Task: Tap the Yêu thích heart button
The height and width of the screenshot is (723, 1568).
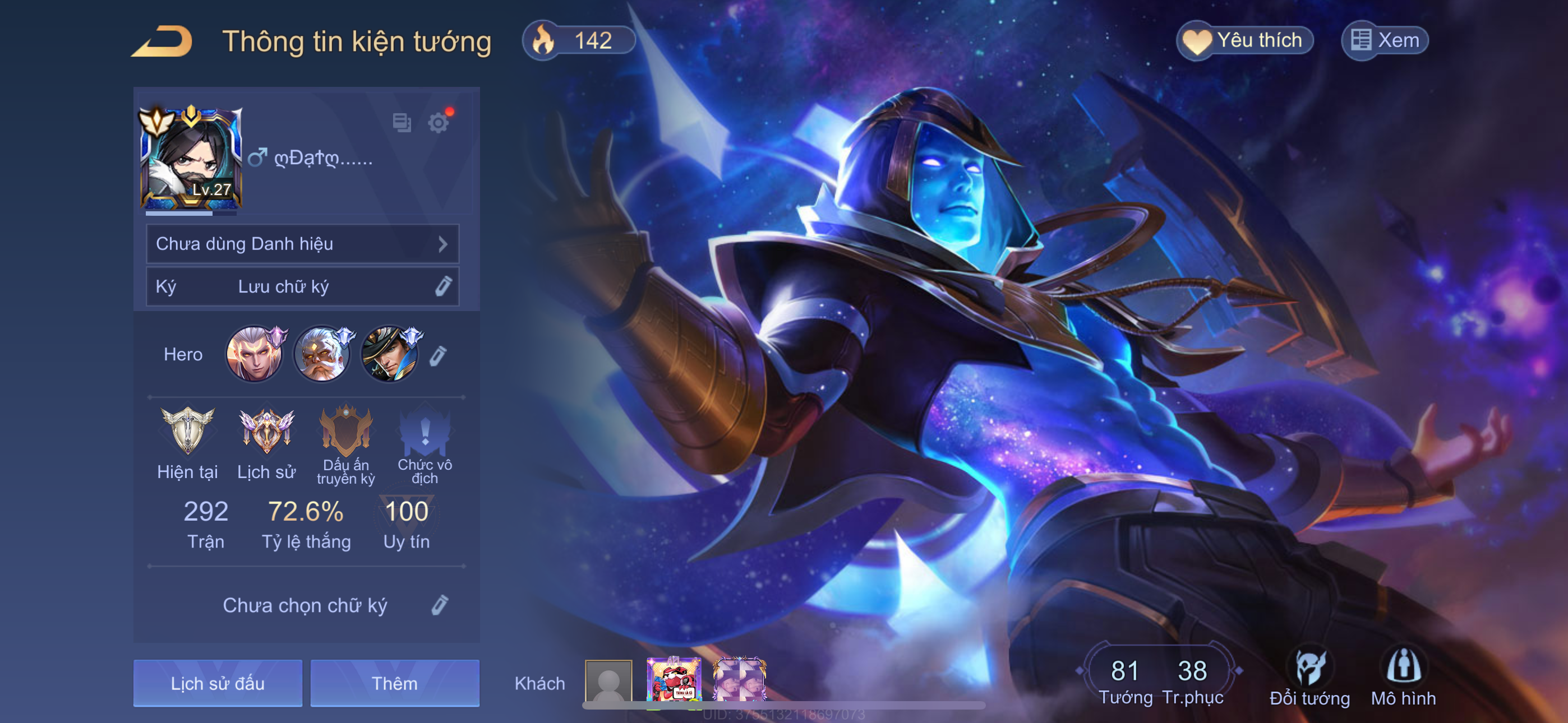Action: 1244,41
